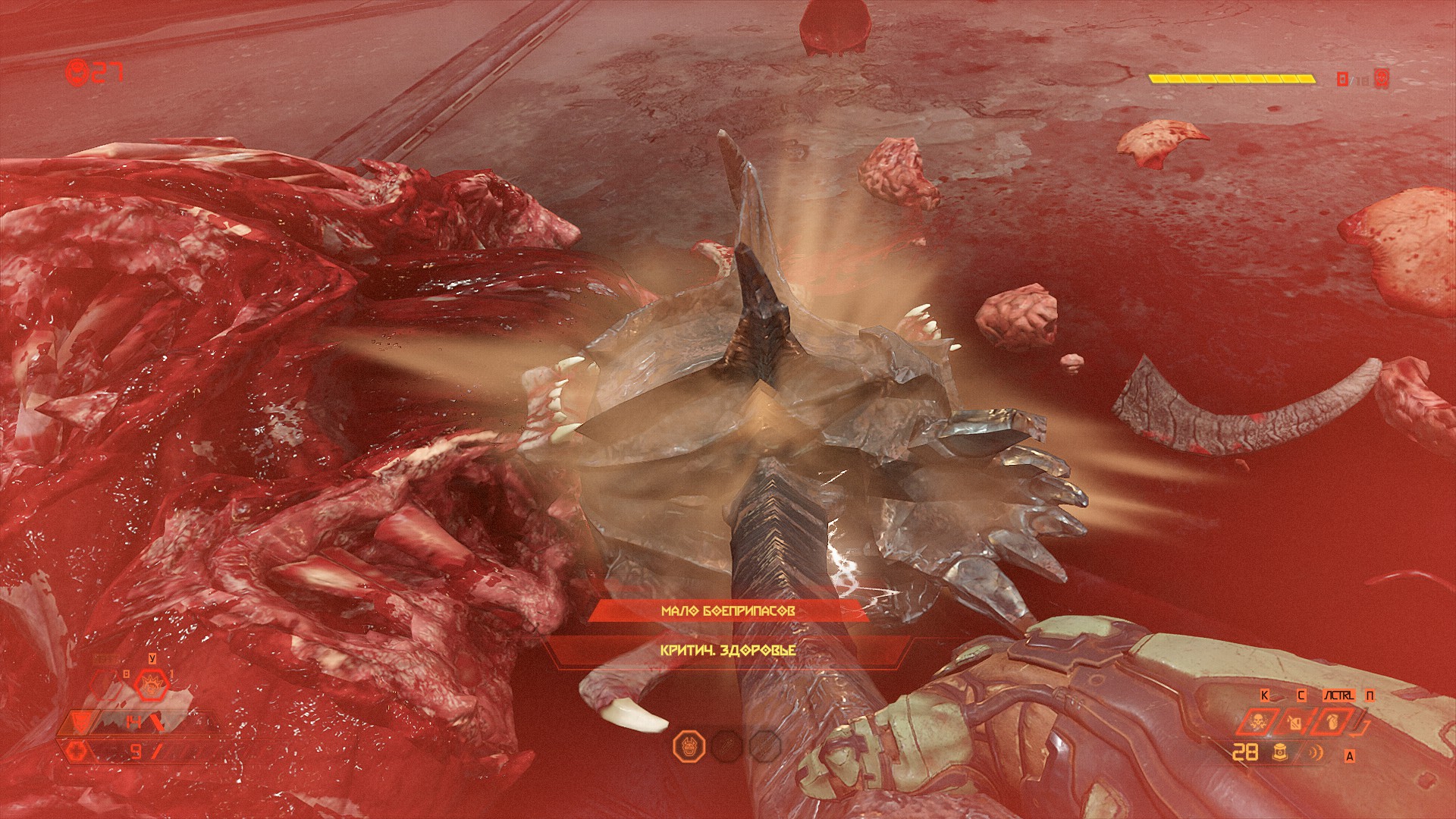Image resolution: width=1456 pixels, height=819 pixels.
Task: Click the armor shield icon
Action: point(81,722)
